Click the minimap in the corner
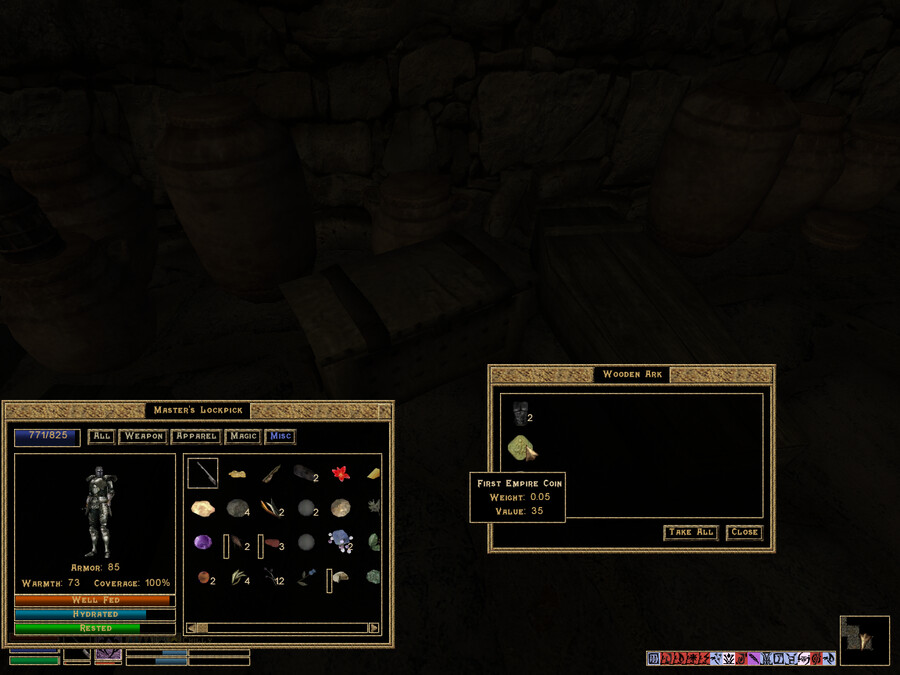 (865, 640)
